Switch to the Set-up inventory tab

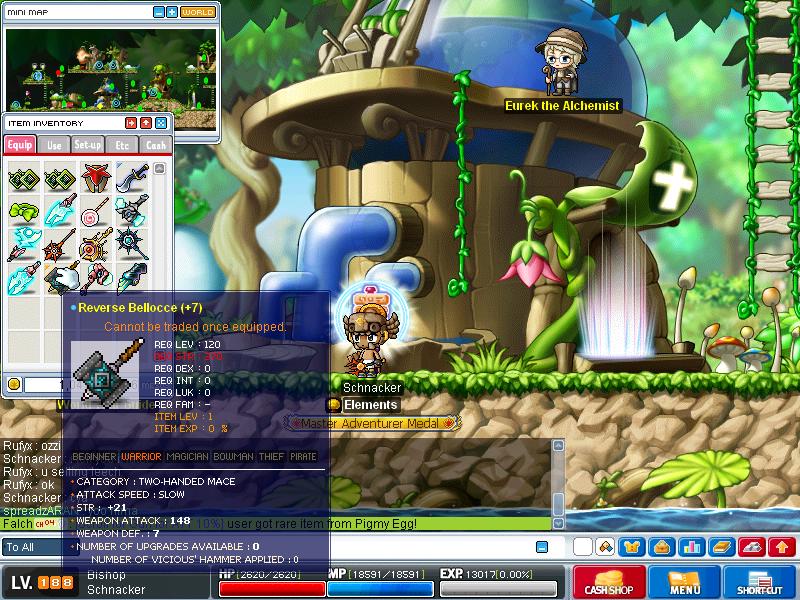(x=88, y=145)
